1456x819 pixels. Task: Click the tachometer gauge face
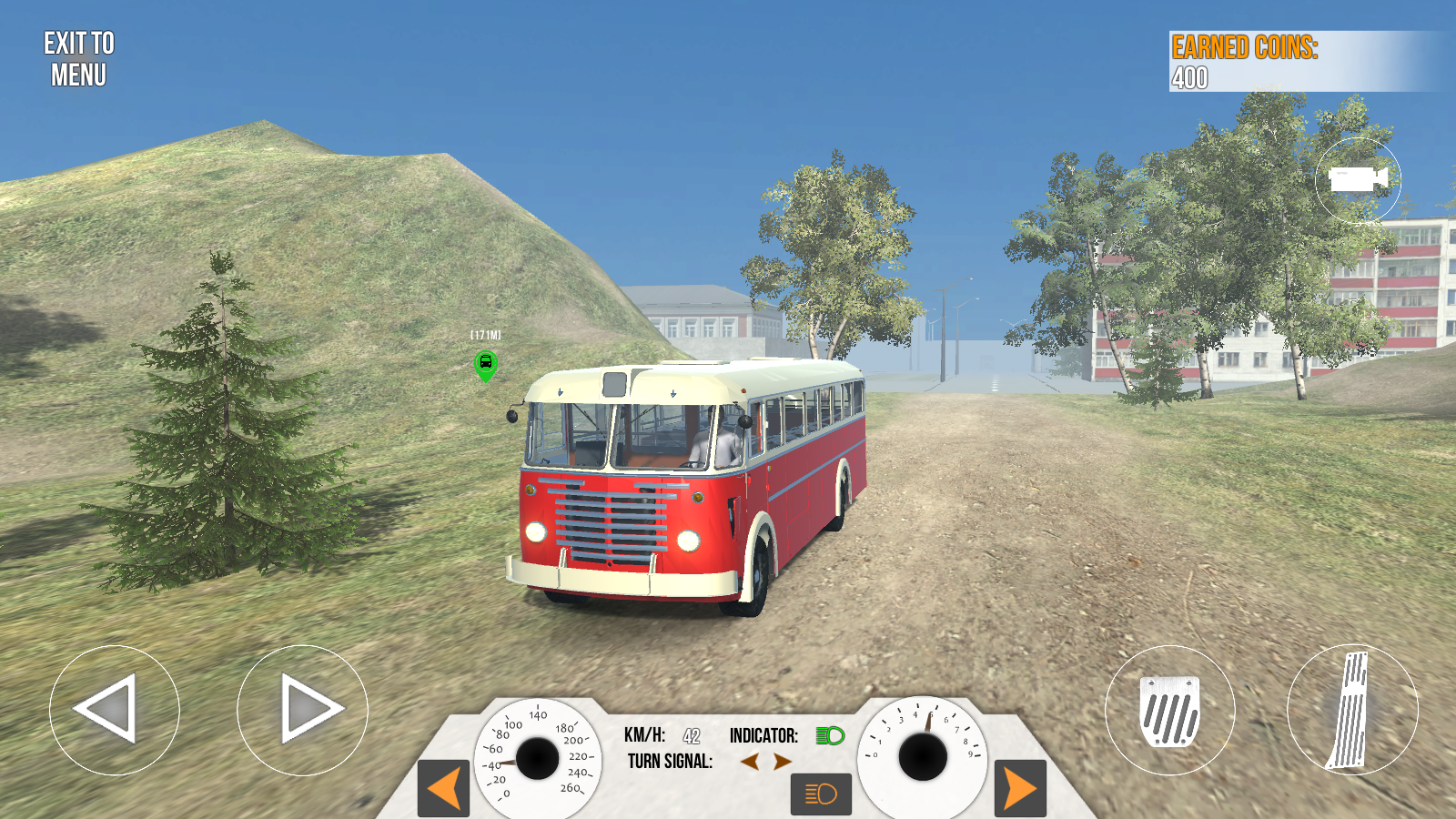coord(925,755)
